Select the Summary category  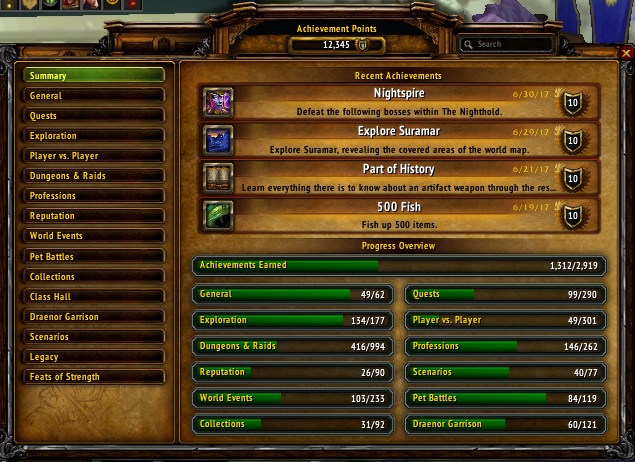[94, 75]
